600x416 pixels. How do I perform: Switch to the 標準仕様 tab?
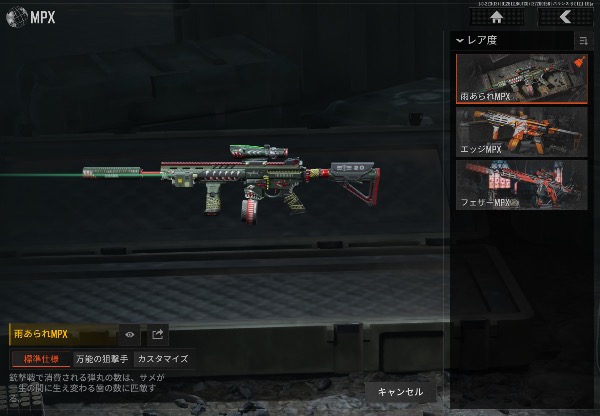tap(41, 359)
